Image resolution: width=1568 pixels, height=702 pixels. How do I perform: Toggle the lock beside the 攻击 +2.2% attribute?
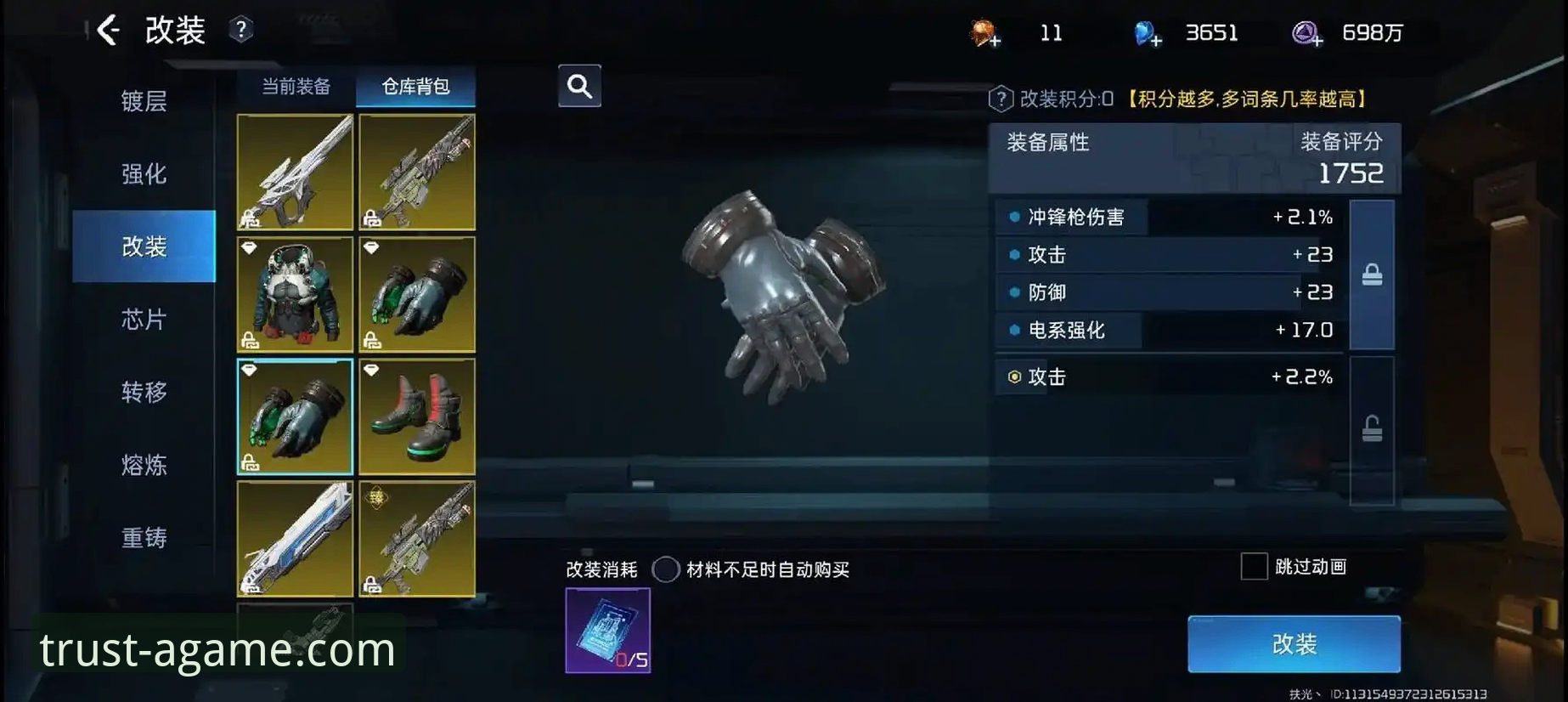[x=1372, y=429]
